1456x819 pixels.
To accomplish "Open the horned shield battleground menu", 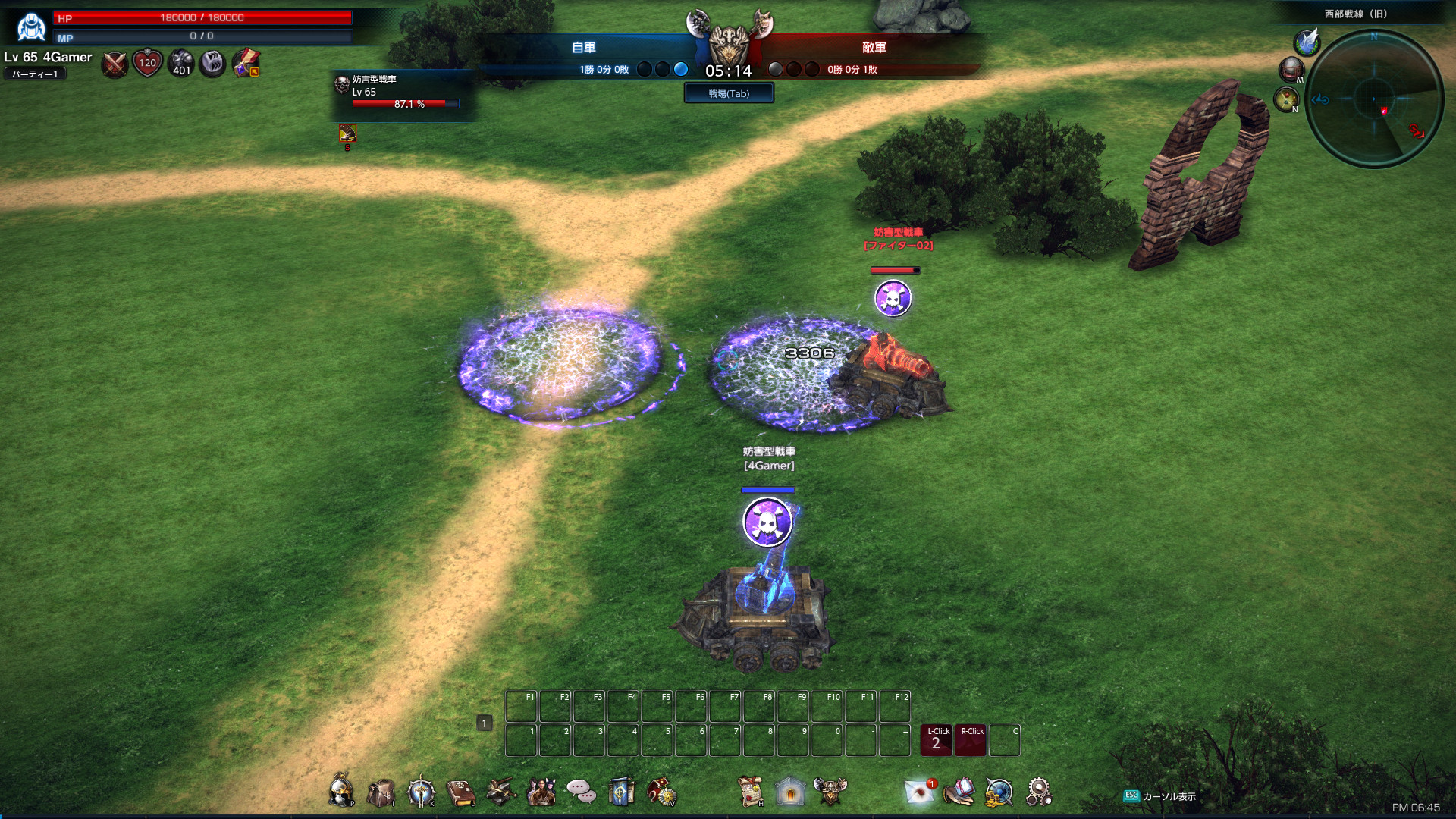I will [x=830, y=792].
